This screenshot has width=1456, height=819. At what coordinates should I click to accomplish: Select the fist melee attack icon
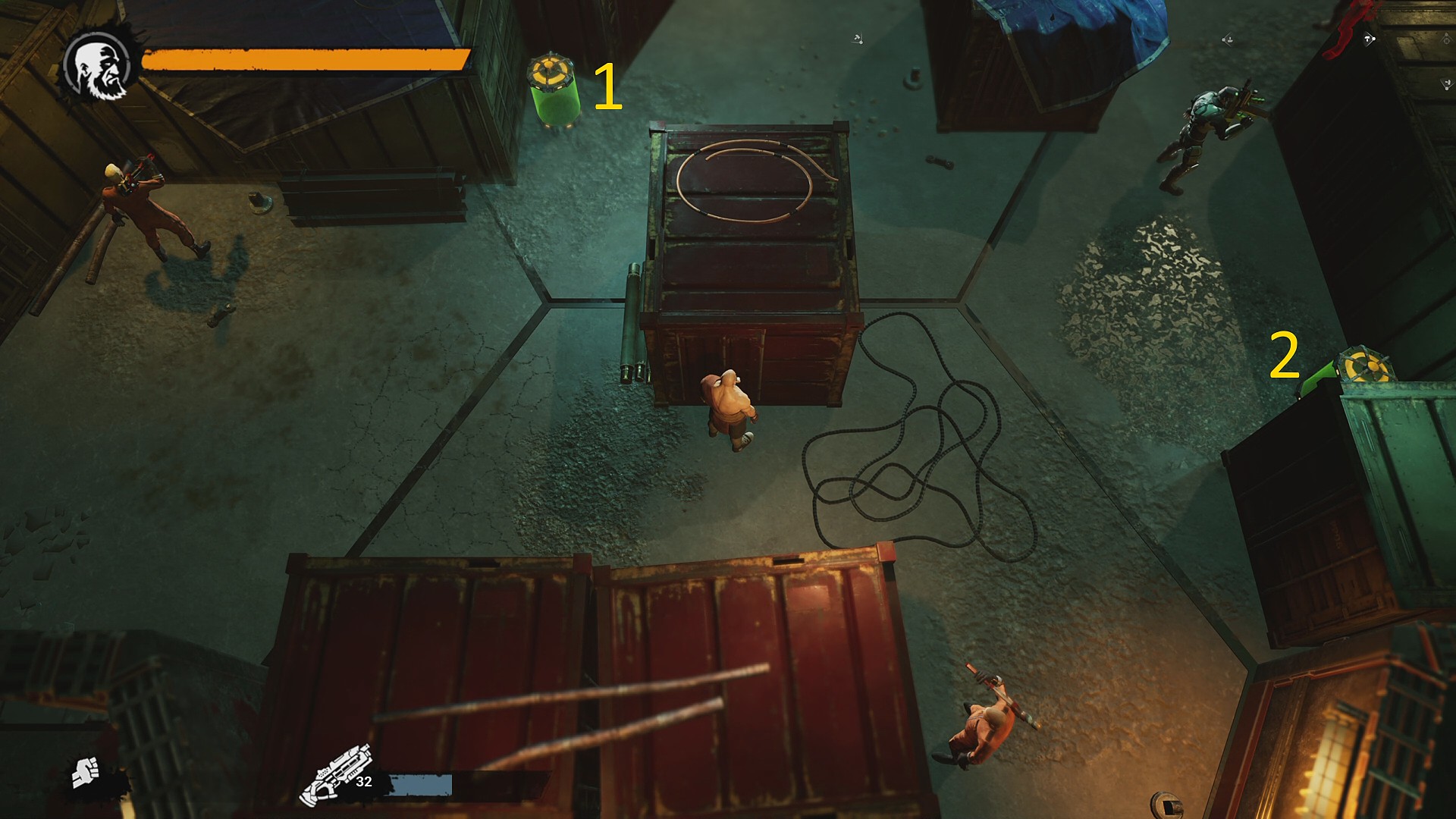pos(86,773)
